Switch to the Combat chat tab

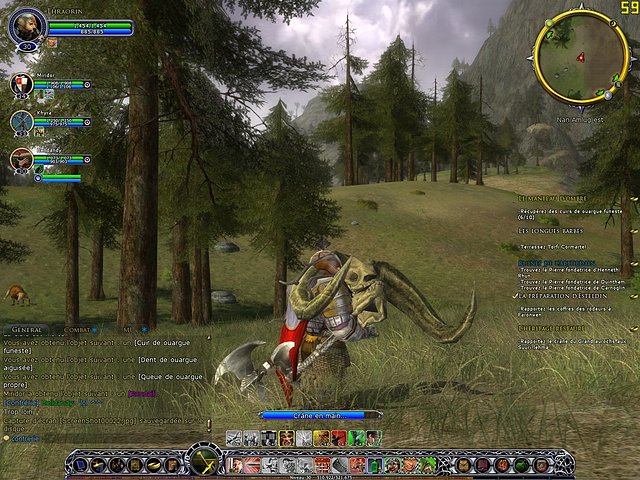pyautogui.click(x=80, y=328)
